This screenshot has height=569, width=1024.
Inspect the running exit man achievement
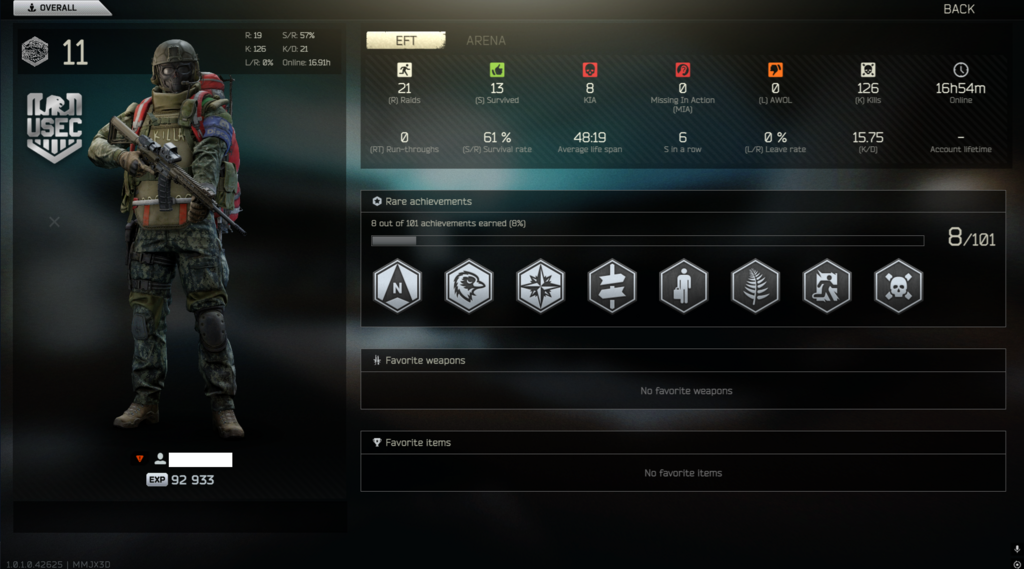click(x=827, y=287)
